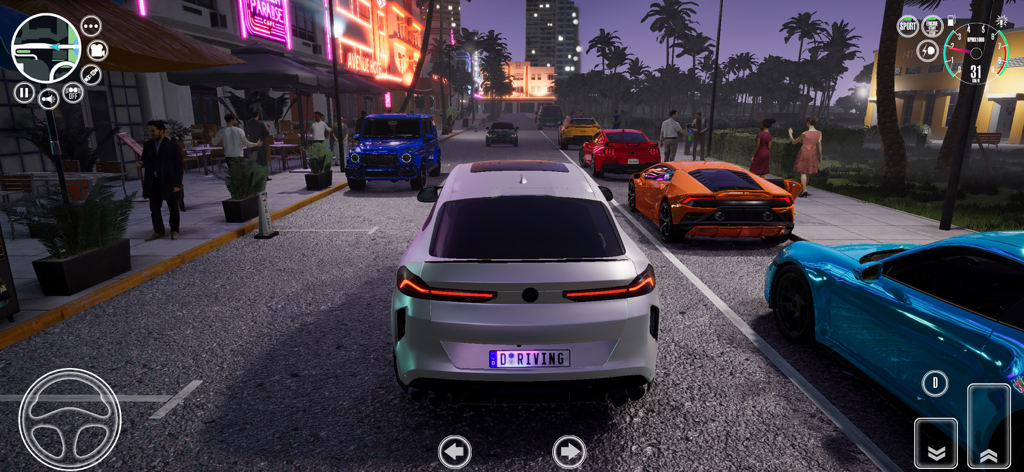
Task: Honk the horn button
Action: [48, 98]
